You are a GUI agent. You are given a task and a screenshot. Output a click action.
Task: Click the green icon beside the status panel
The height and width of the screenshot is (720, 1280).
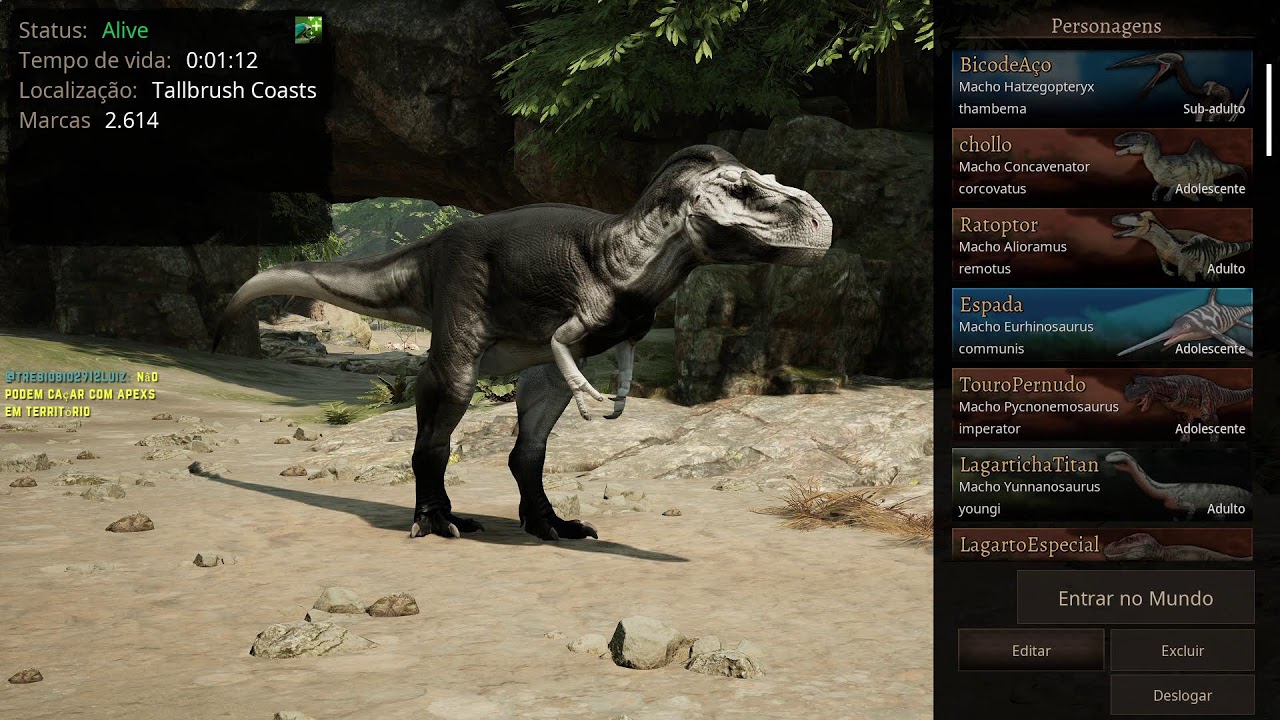308,30
